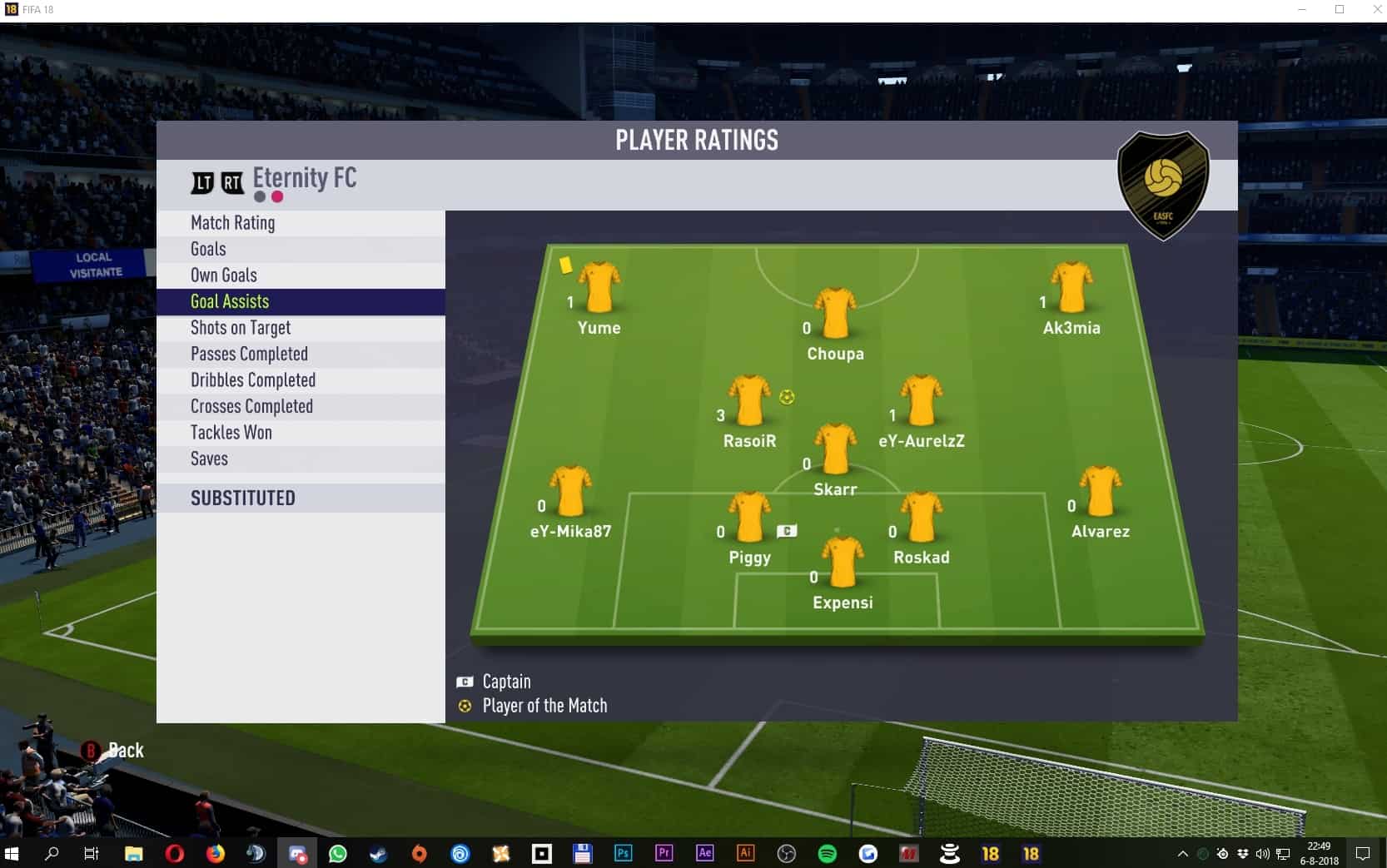Choose player Ak3mia on the formation
The width and height of the screenshot is (1387, 868).
[1071, 288]
